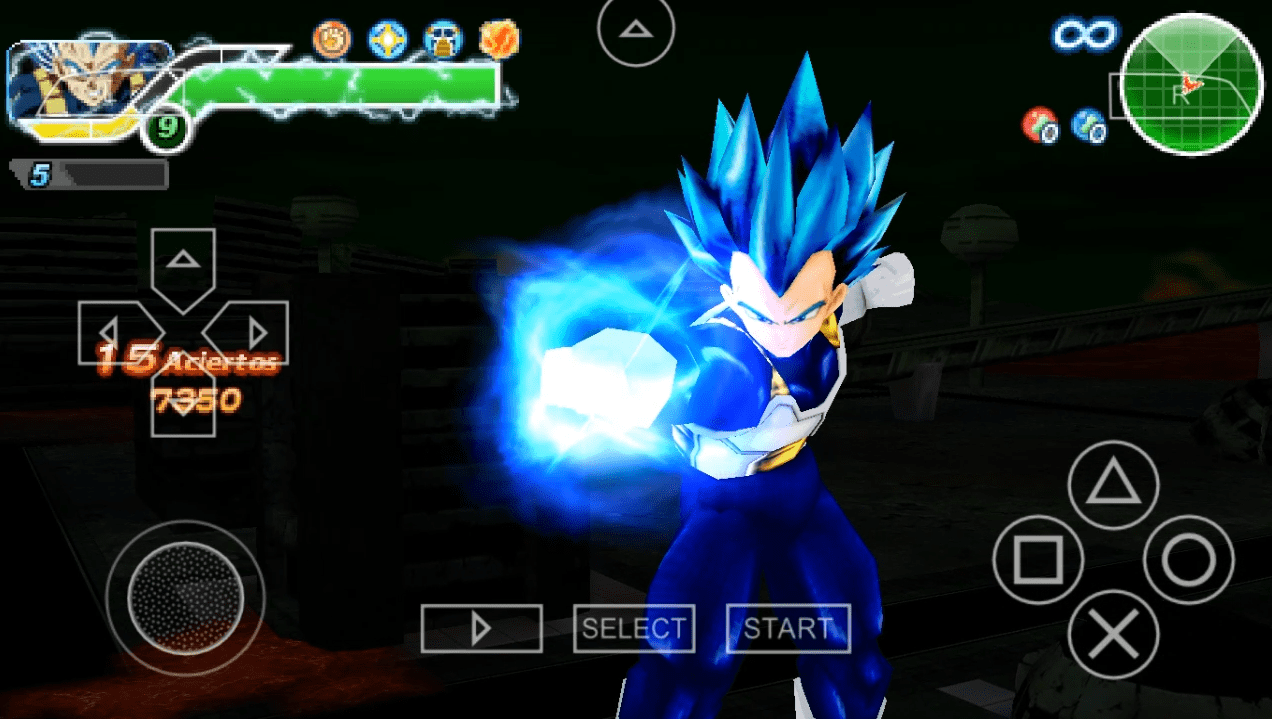Image resolution: width=1272 pixels, height=719 pixels.
Task: Select the orange flame ability icon
Action: click(x=497, y=39)
